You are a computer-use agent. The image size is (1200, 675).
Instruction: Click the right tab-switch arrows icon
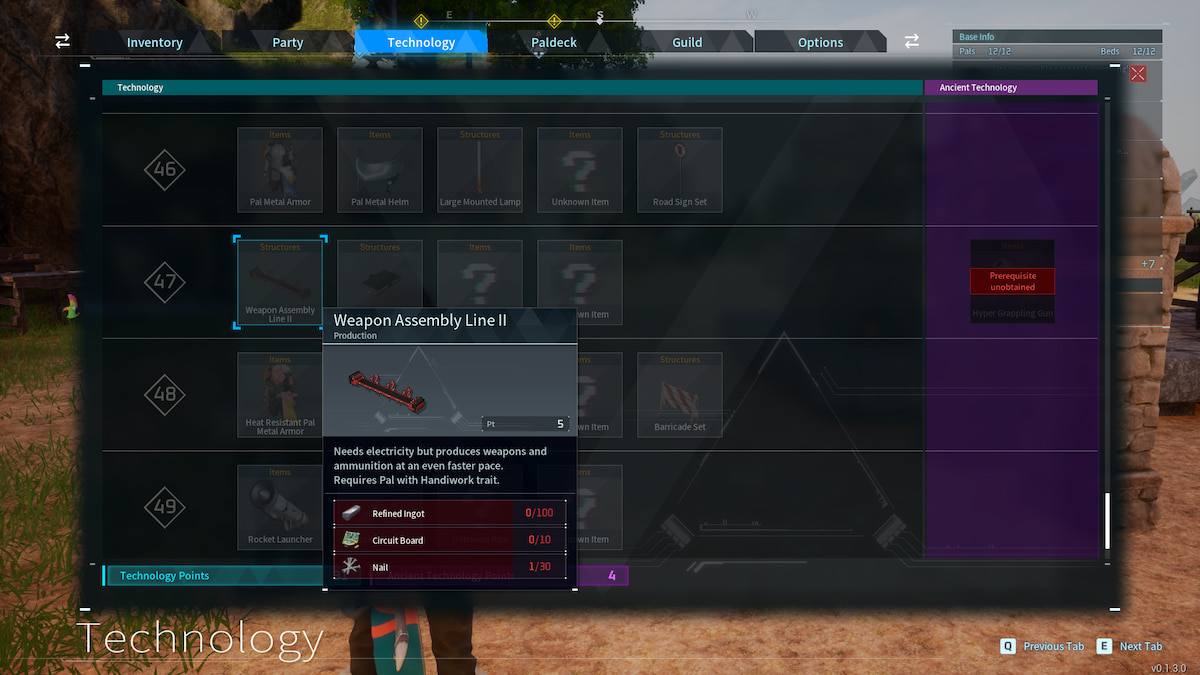(x=912, y=41)
